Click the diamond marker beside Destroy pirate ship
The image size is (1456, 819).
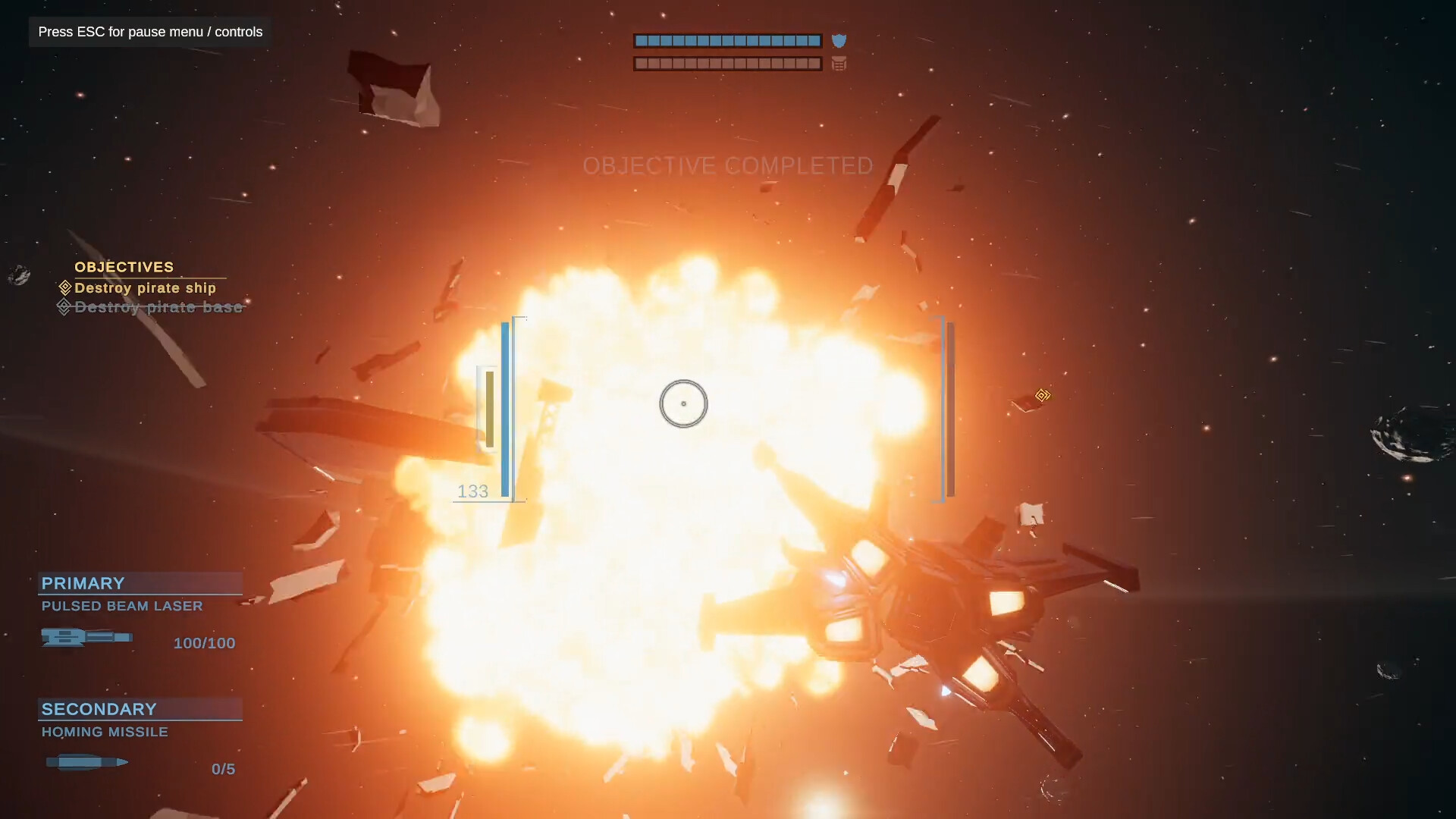click(x=64, y=287)
